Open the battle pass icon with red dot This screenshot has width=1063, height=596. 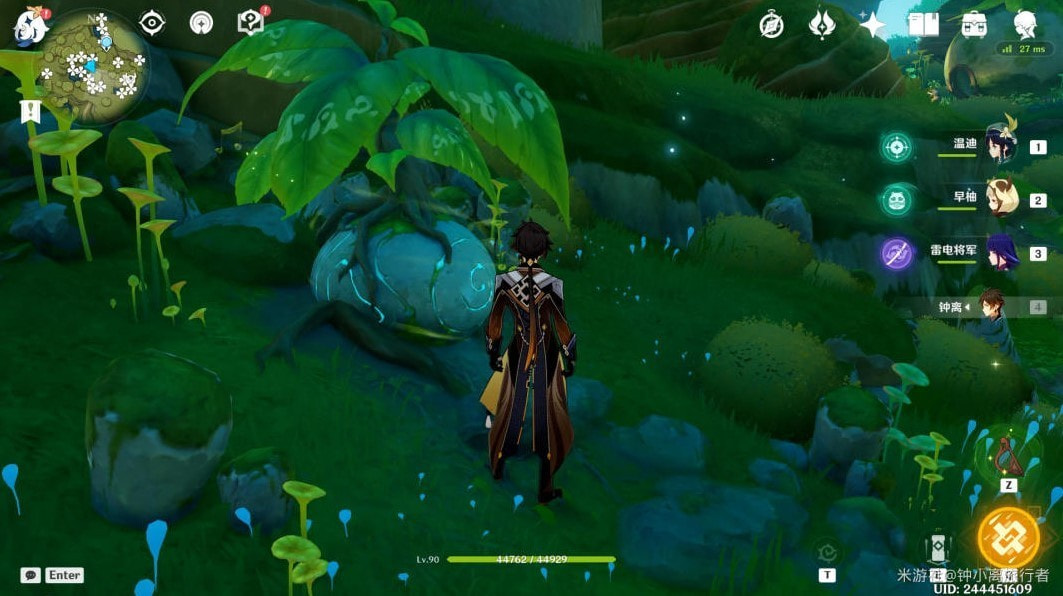click(250, 22)
